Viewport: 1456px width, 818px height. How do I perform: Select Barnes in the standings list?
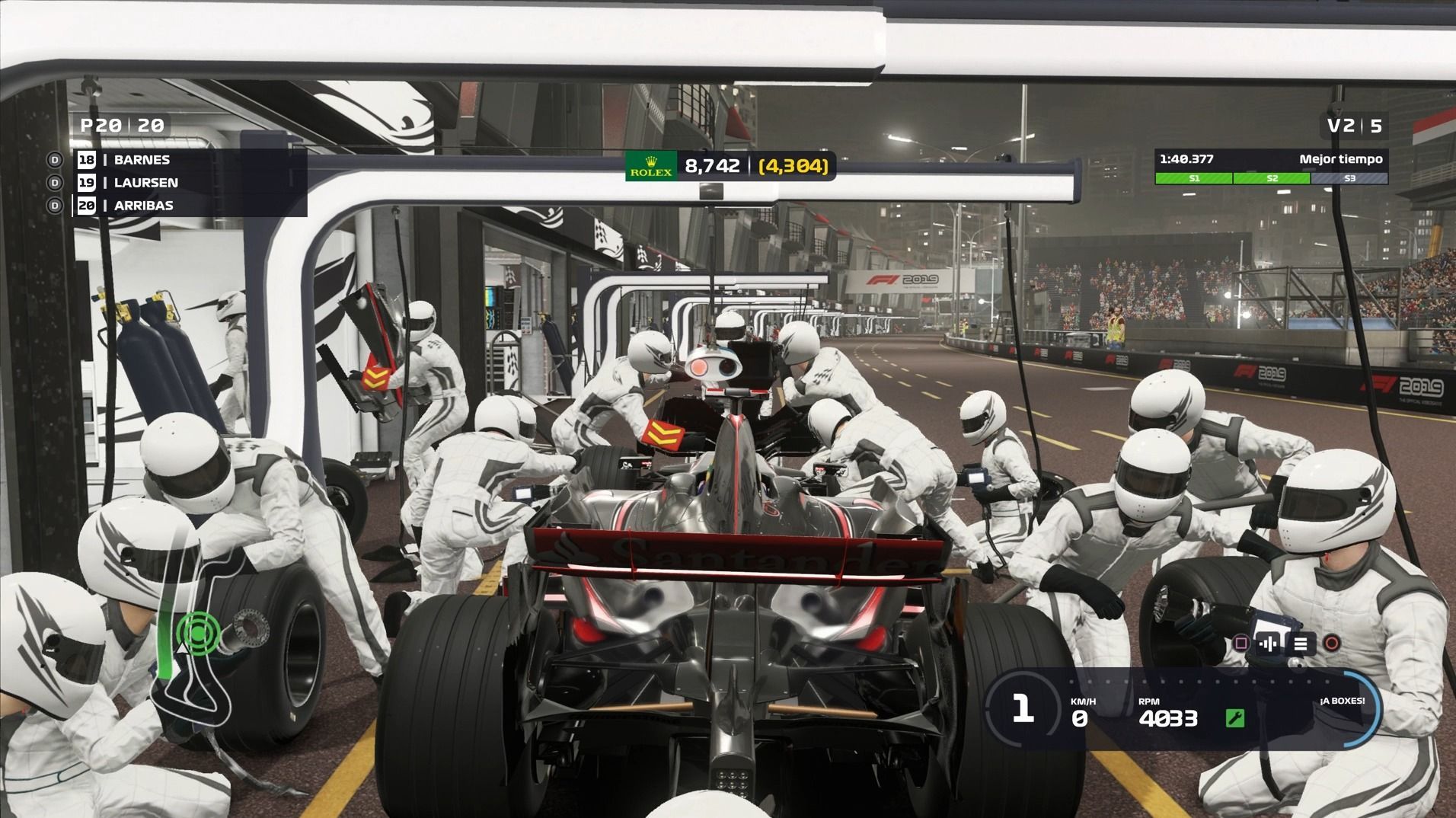pyautogui.click(x=142, y=160)
